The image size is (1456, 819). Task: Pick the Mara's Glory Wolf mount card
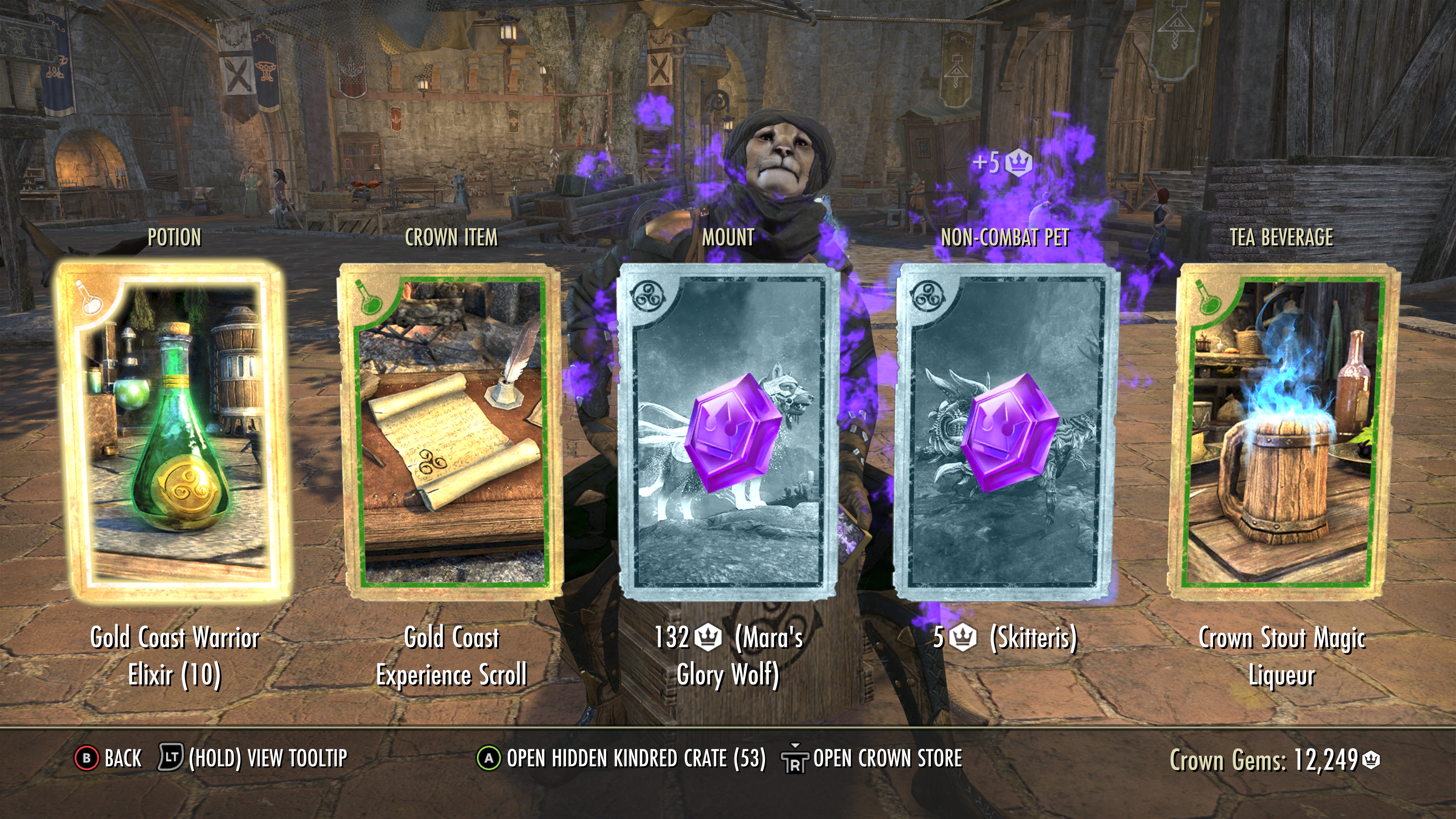pyautogui.click(x=728, y=432)
